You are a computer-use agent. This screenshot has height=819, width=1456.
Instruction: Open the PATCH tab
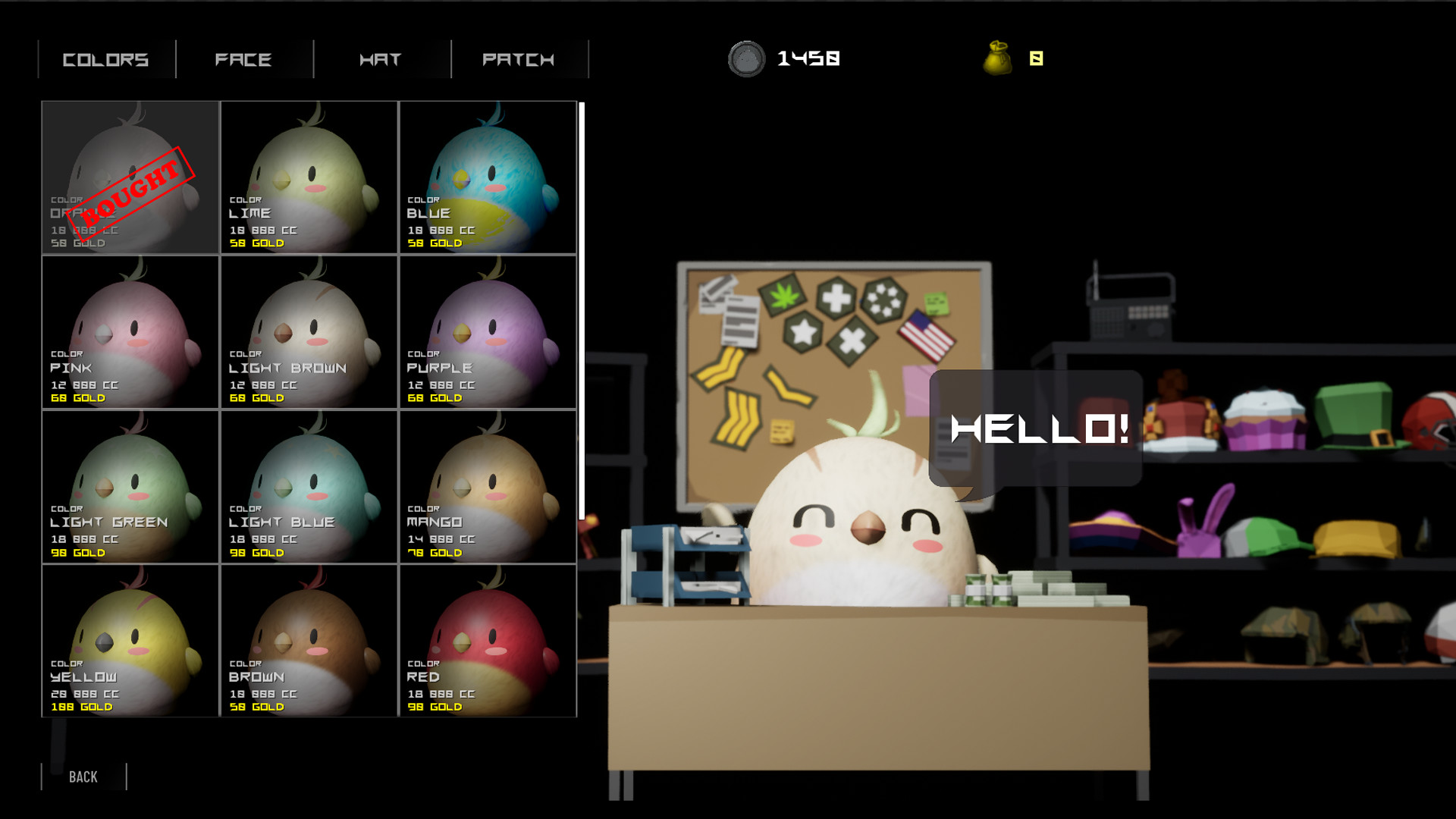tap(519, 59)
